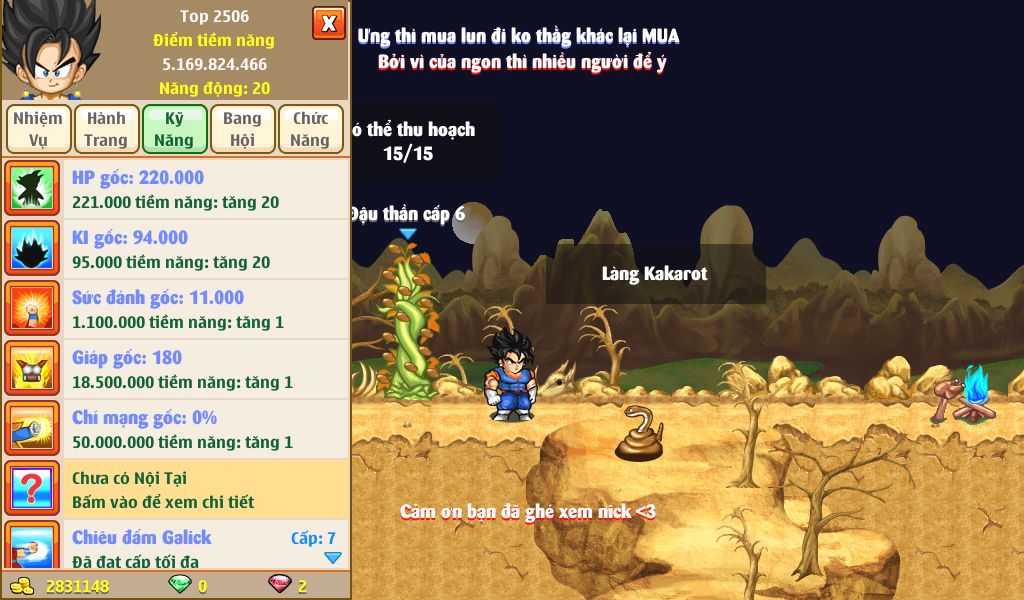
Task: Click the blue KI gốc icon
Action: [x=33, y=249]
